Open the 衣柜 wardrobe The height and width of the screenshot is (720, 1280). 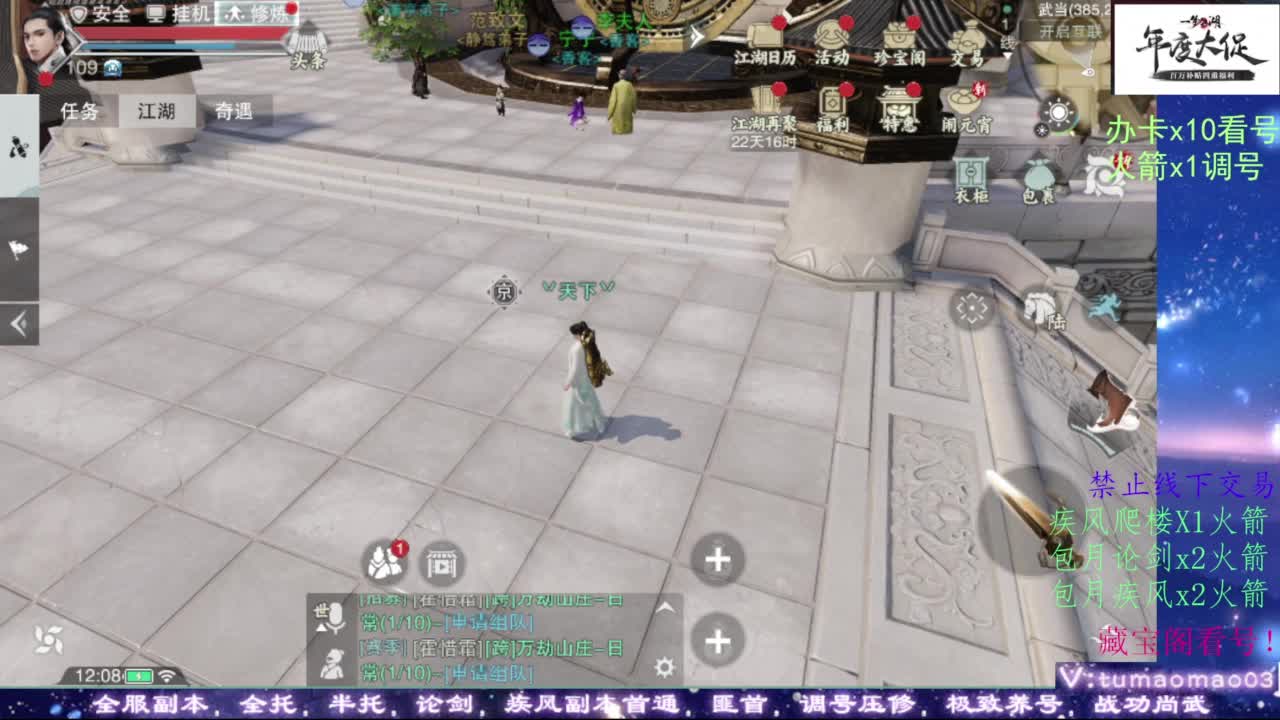(x=970, y=174)
